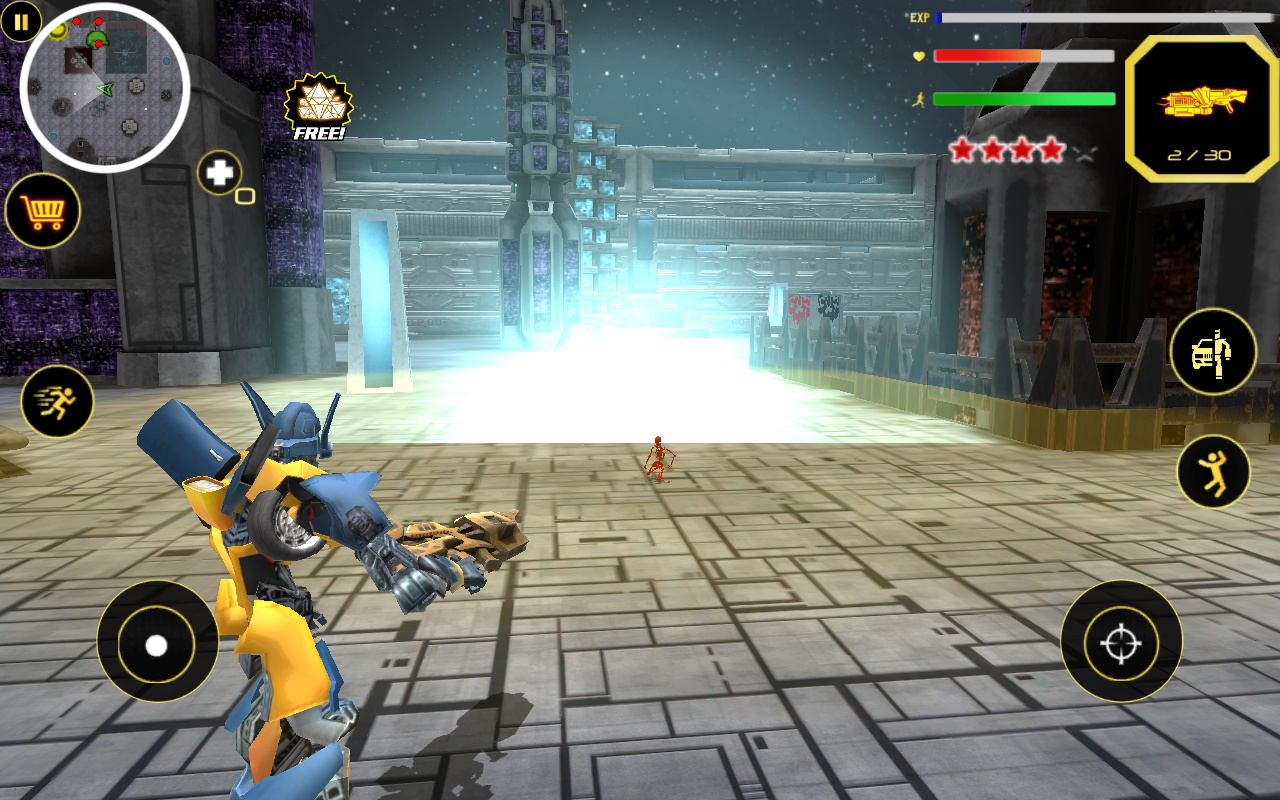Screen dimensions: 1280x800
Task: Tap the white plus health button
Action: (220, 173)
